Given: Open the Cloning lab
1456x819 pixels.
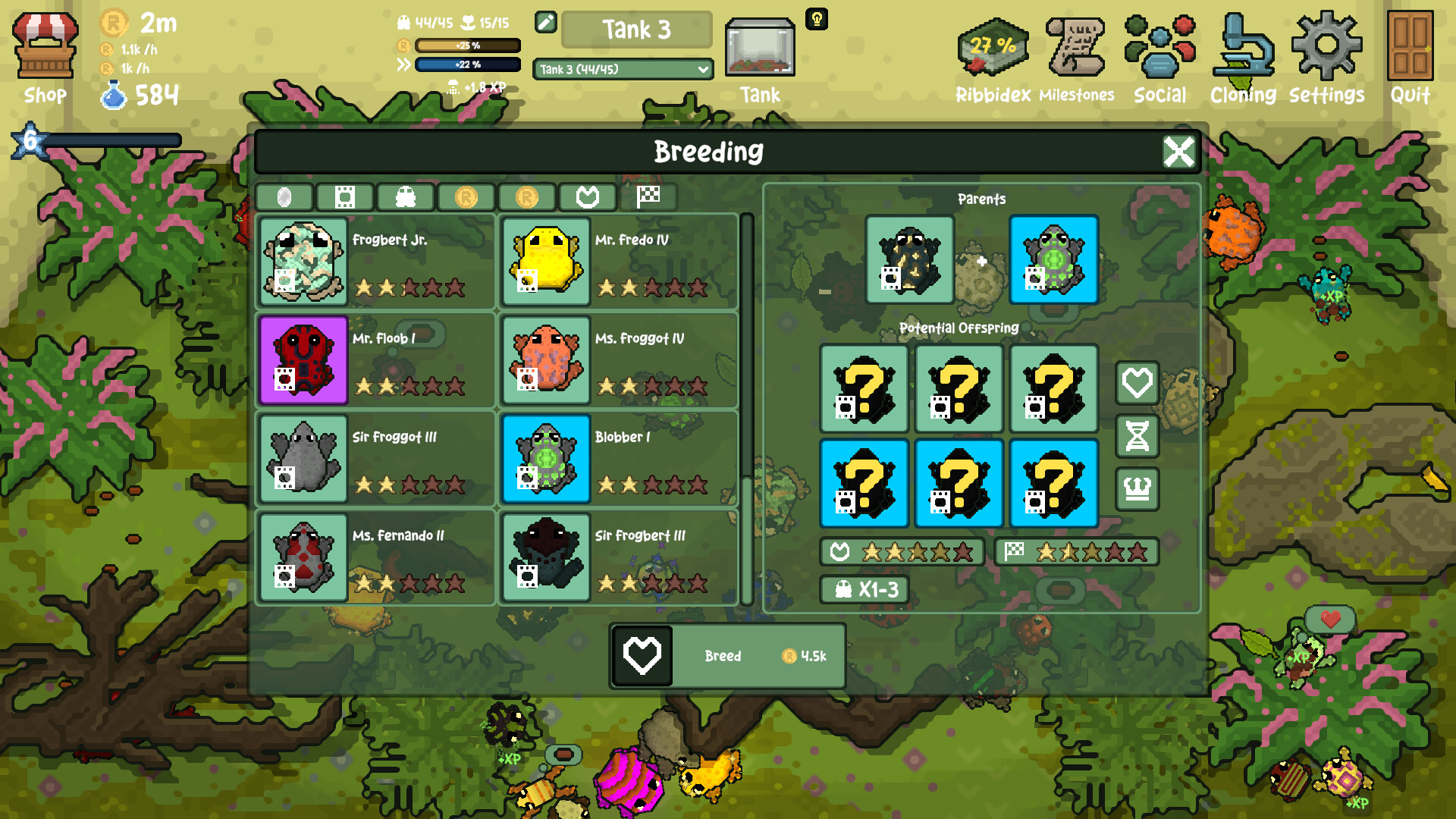Looking at the screenshot, I should tap(1243, 57).
